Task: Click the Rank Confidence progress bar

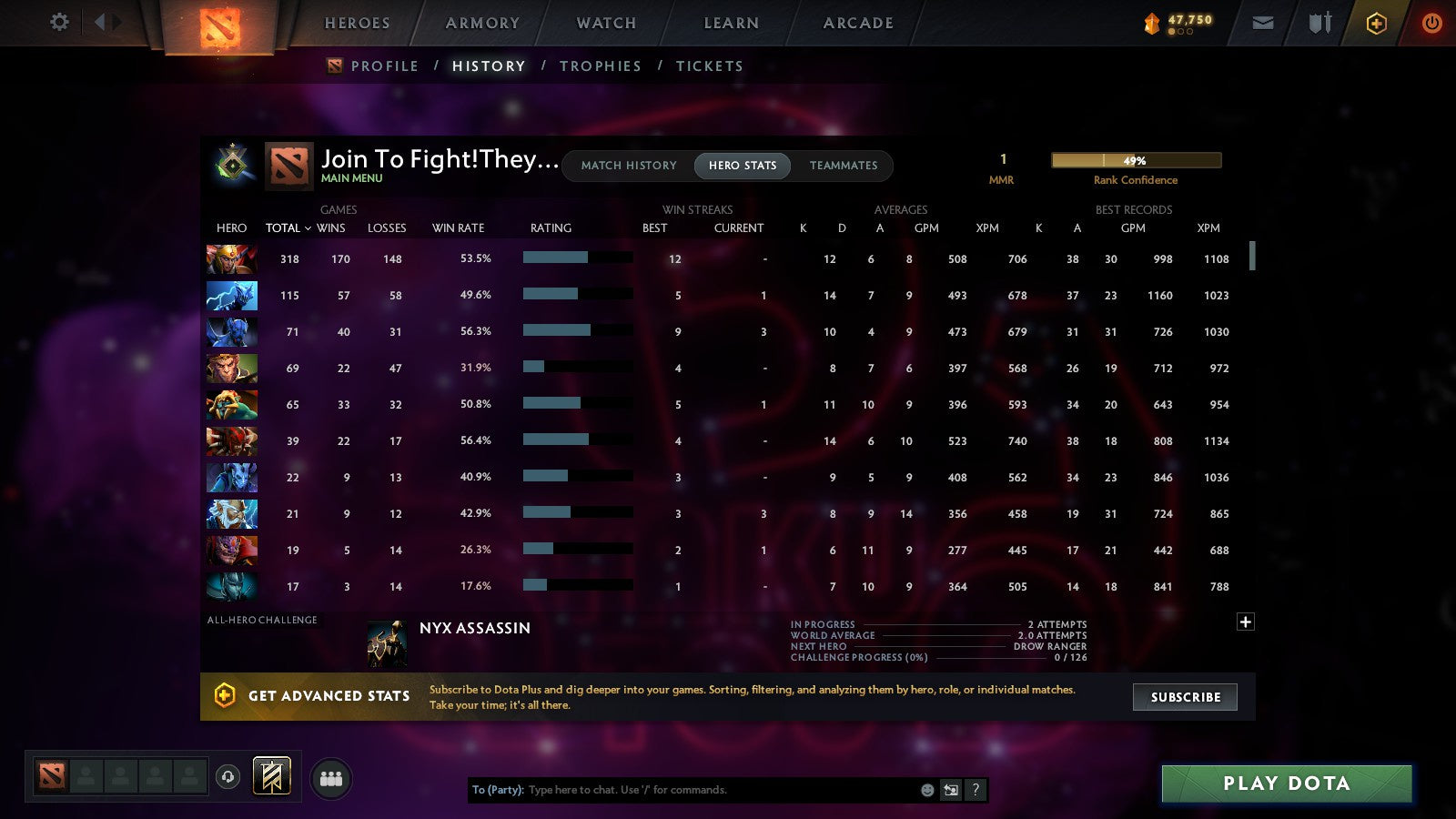Action: point(1136,160)
